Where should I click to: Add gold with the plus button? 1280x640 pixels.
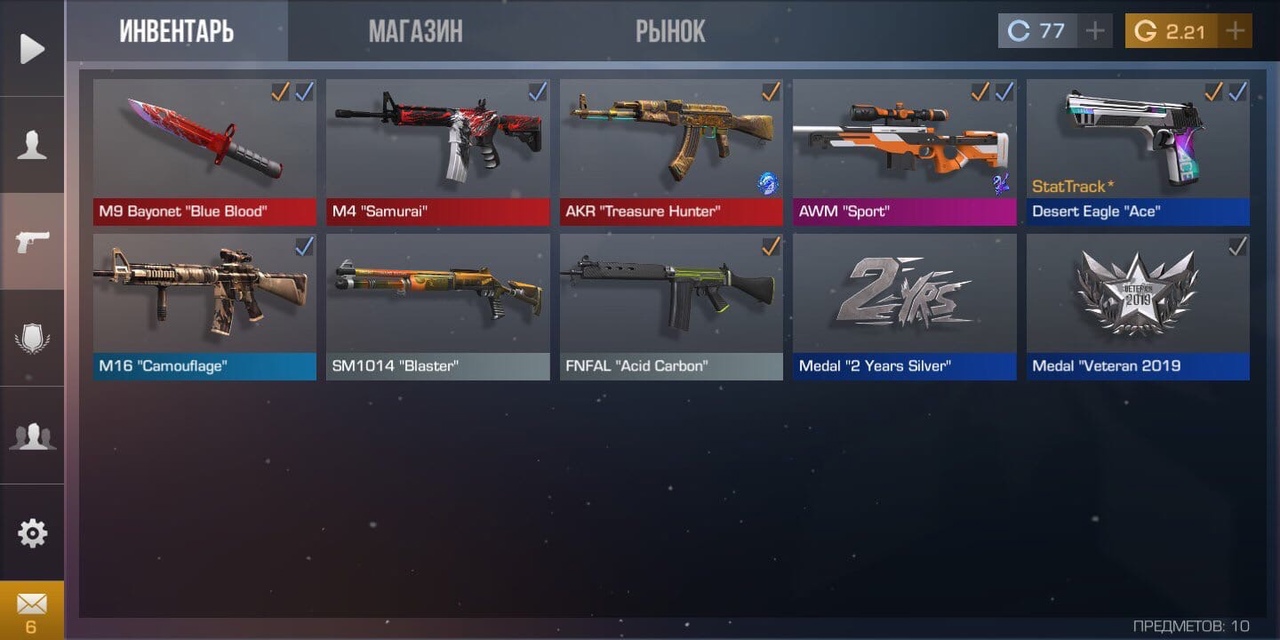1235,31
